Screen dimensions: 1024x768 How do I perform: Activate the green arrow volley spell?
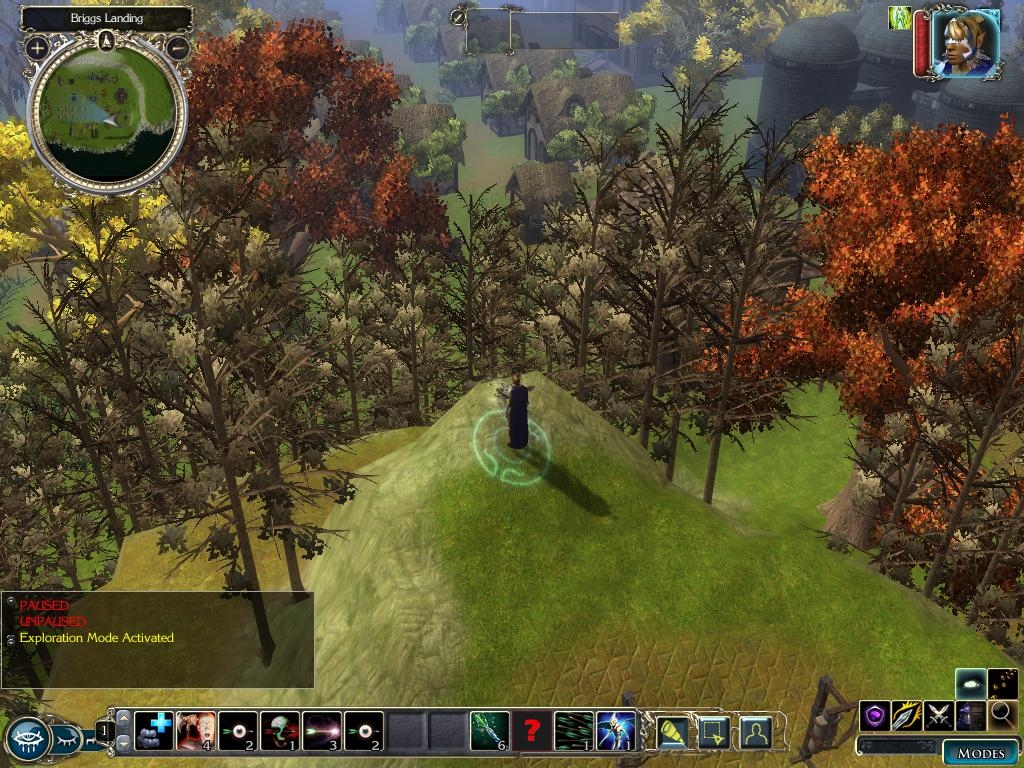[574, 731]
